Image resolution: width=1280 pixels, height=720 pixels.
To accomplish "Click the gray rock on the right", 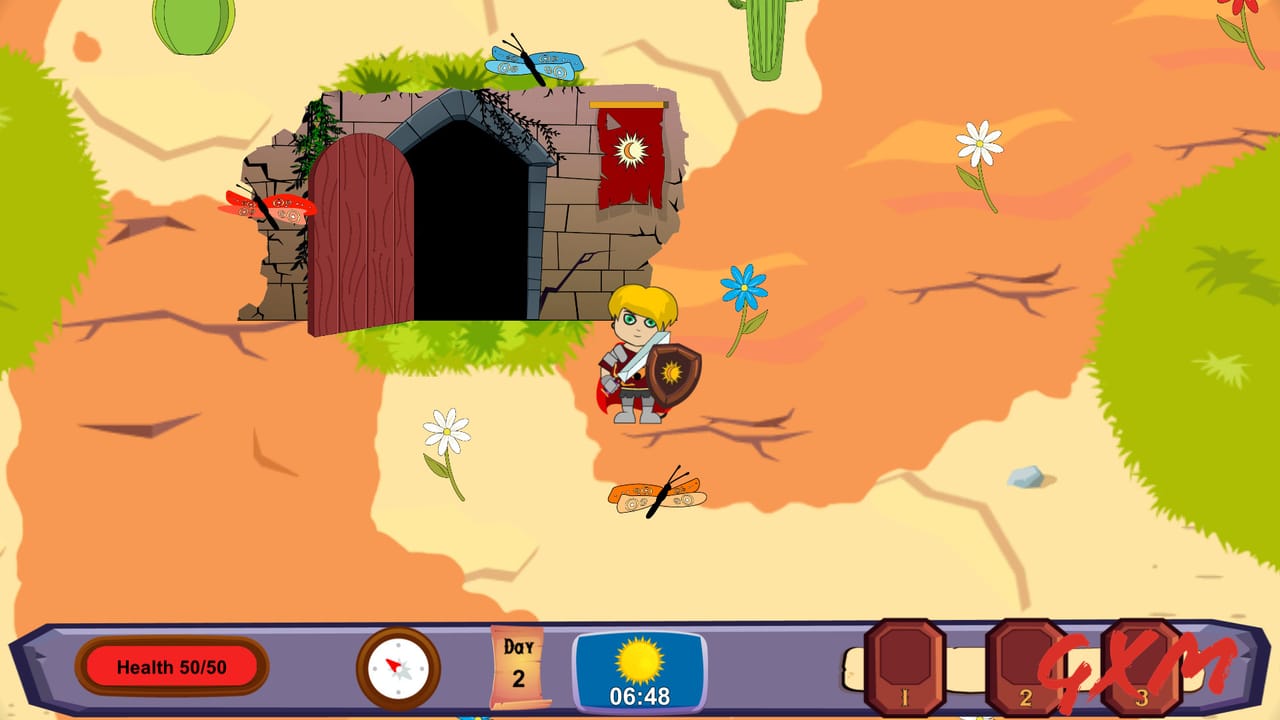I will (1022, 477).
